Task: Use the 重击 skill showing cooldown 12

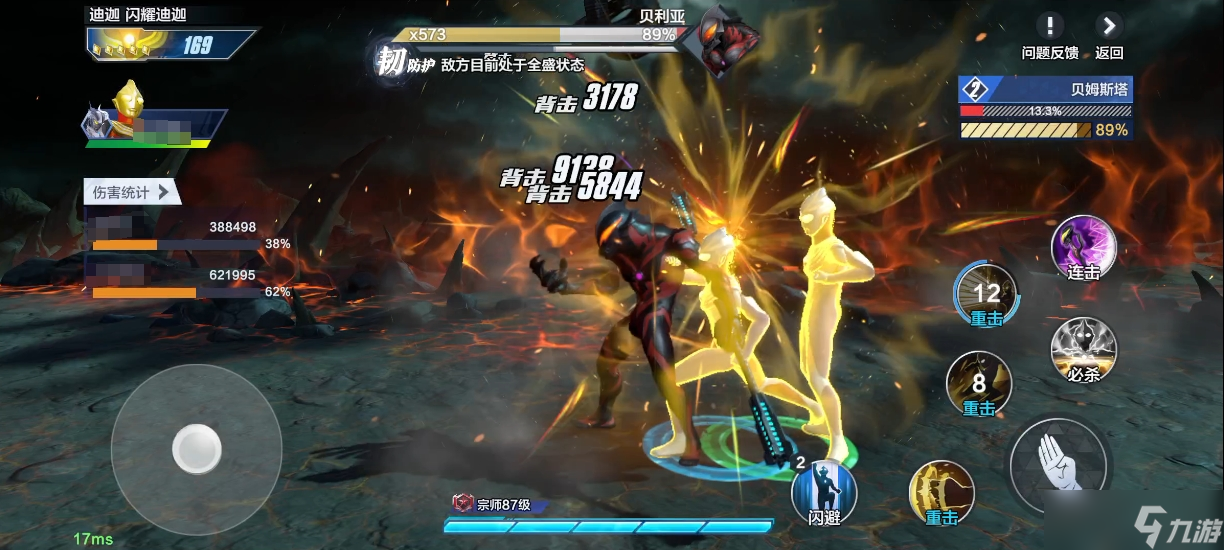Action: coord(986,294)
